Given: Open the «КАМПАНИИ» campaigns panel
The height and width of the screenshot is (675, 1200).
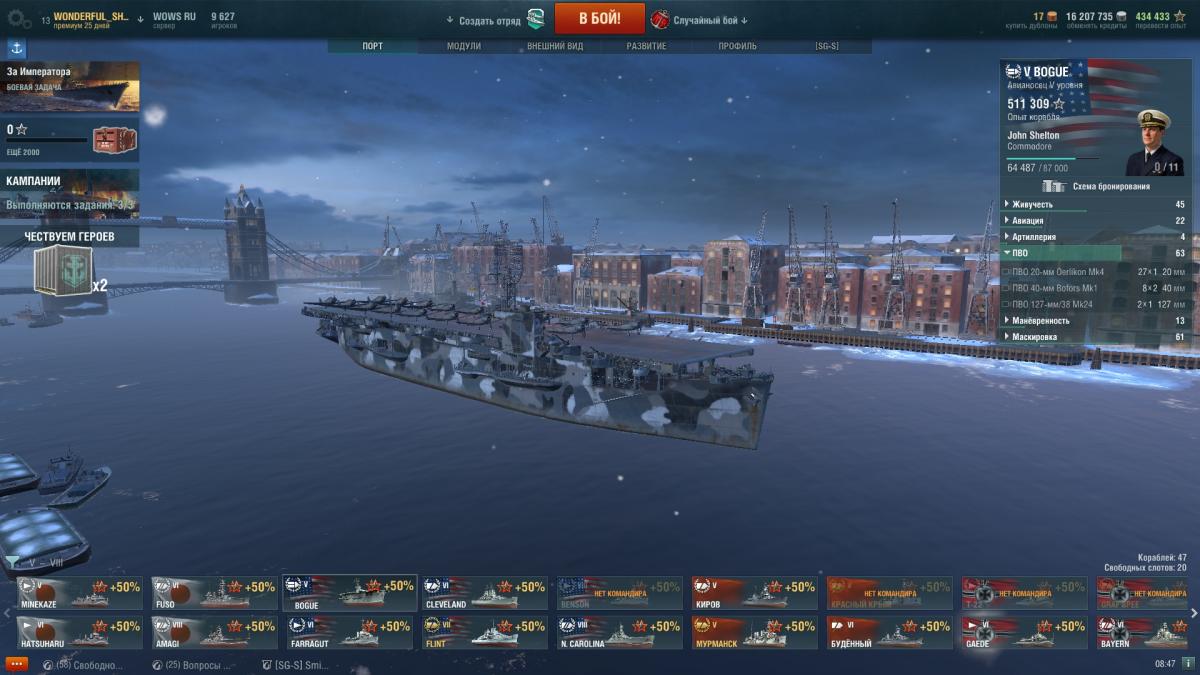Looking at the screenshot, I should [x=70, y=194].
